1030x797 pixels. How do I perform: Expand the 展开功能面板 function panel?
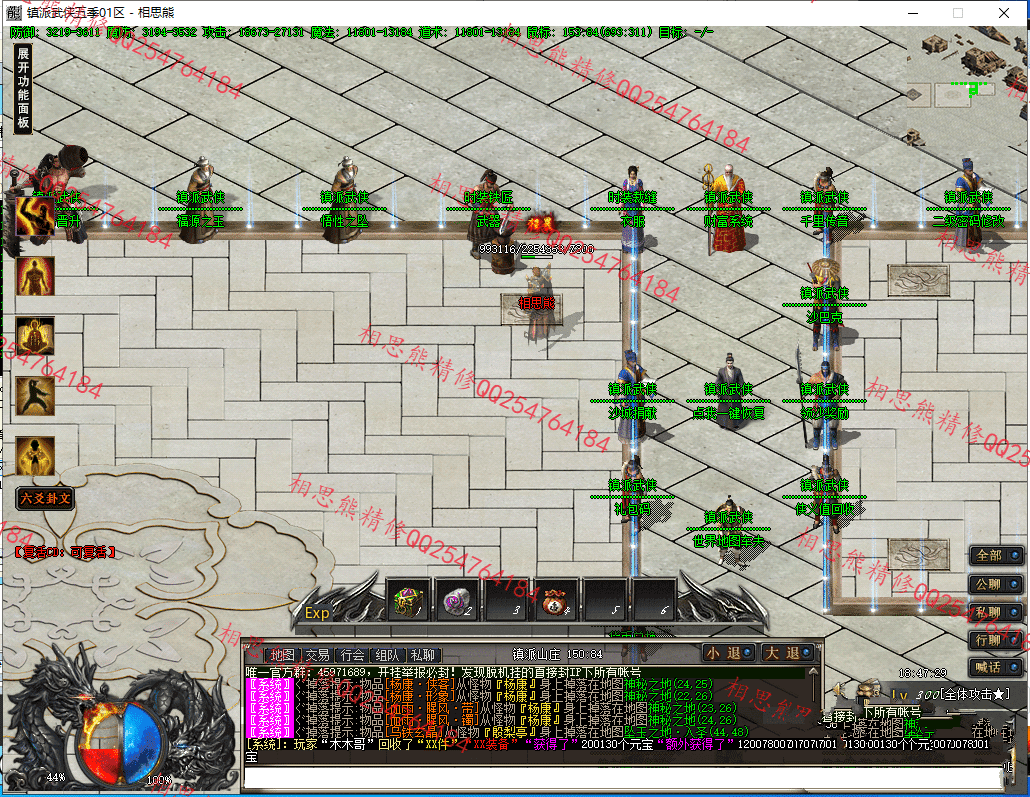24,90
